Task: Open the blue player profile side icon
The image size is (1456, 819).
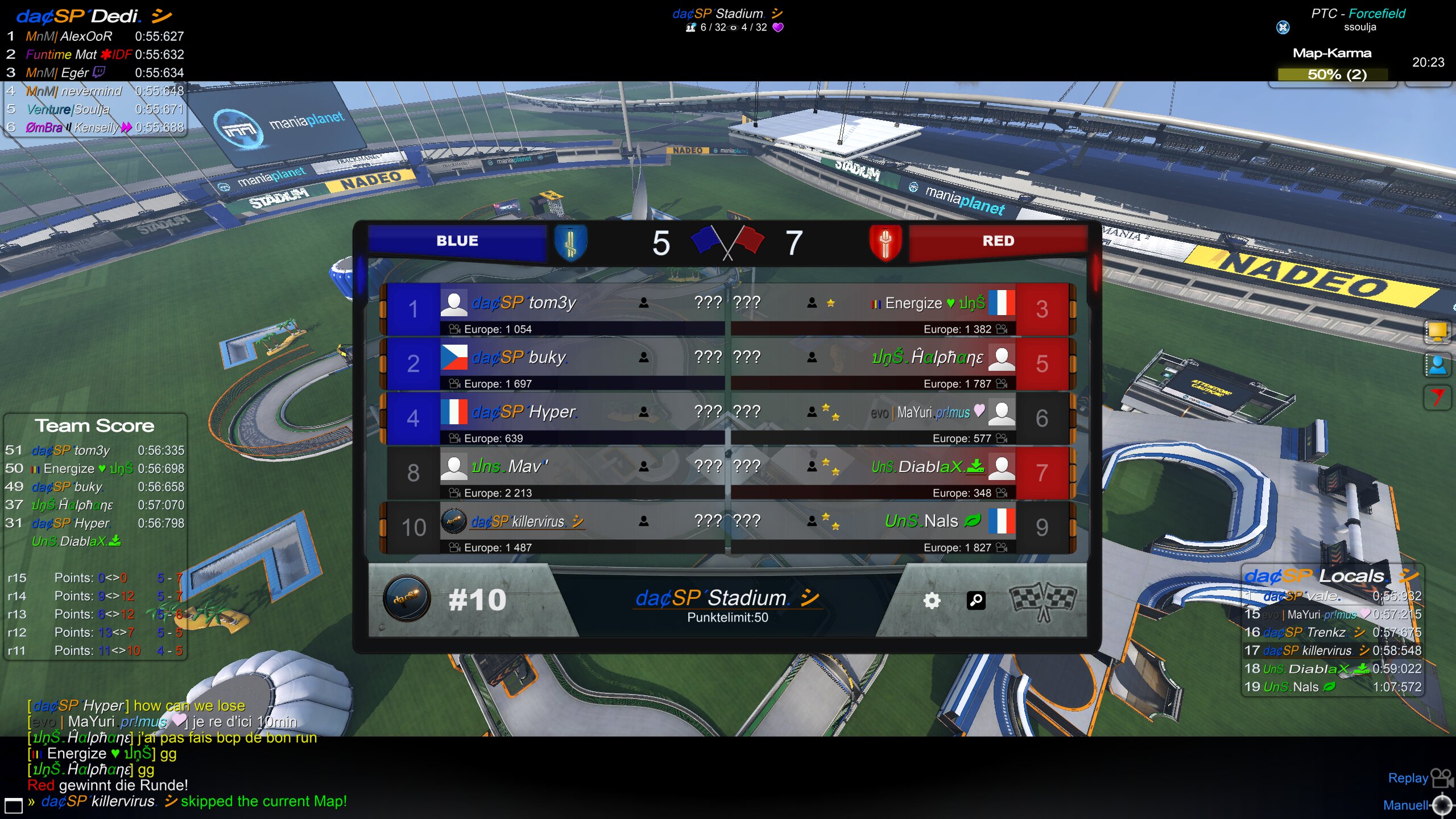Action: point(1437,365)
